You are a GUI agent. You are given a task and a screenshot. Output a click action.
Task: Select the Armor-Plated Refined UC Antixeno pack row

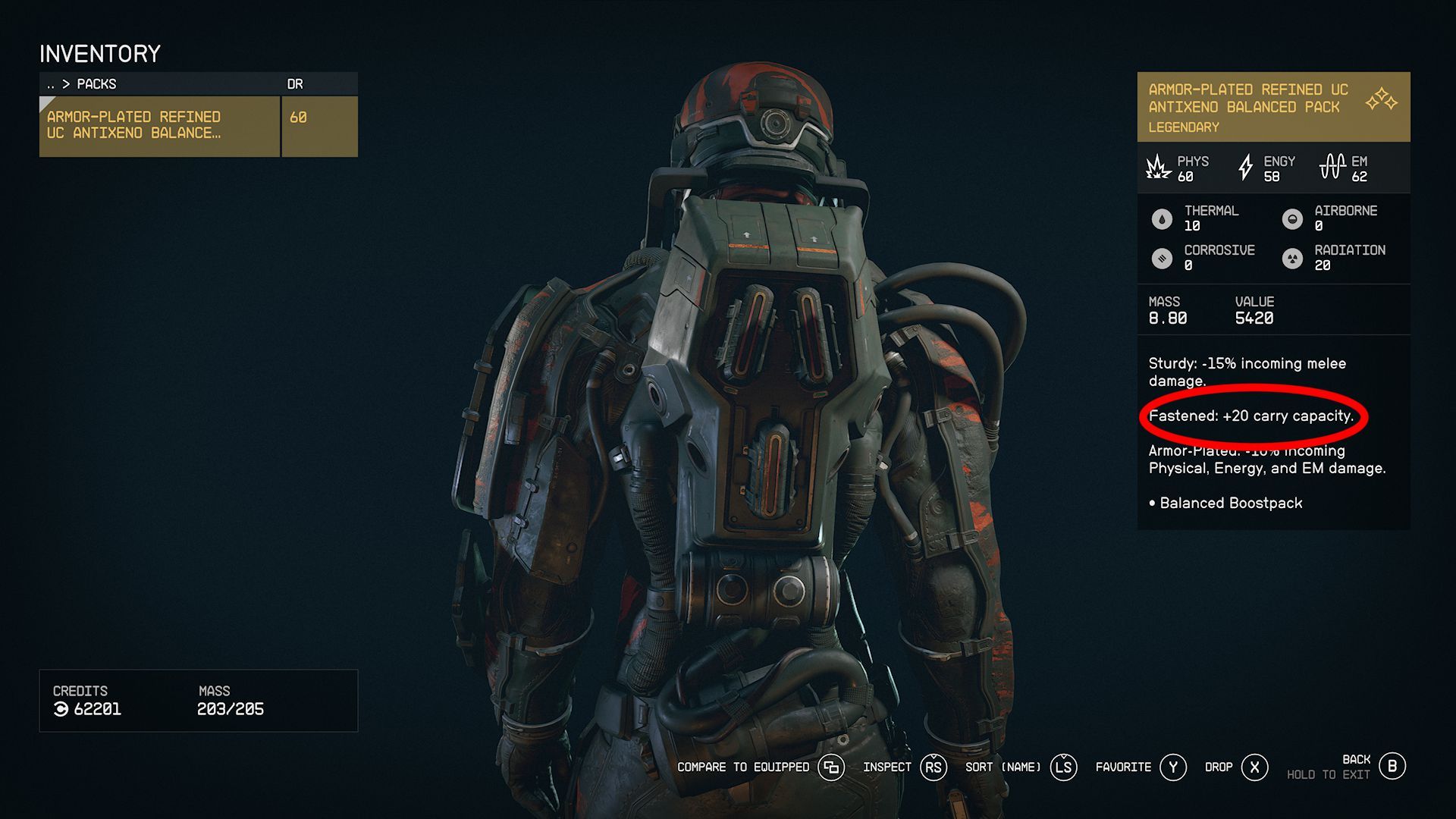point(159,125)
